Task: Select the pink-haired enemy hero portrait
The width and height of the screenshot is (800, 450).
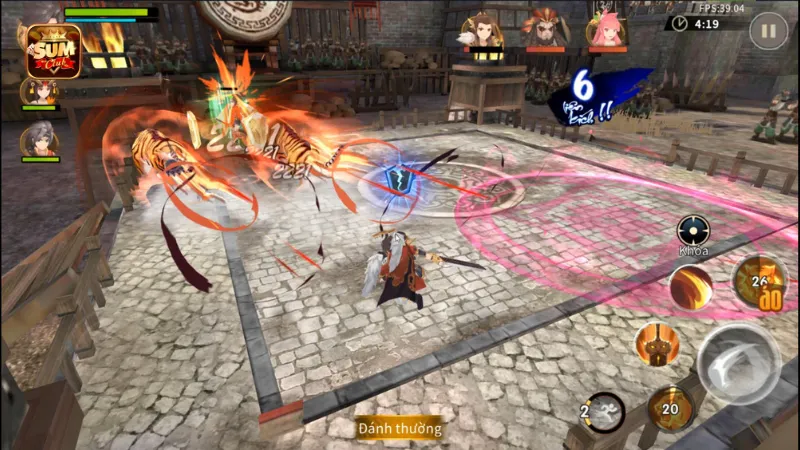Action: 607,29
